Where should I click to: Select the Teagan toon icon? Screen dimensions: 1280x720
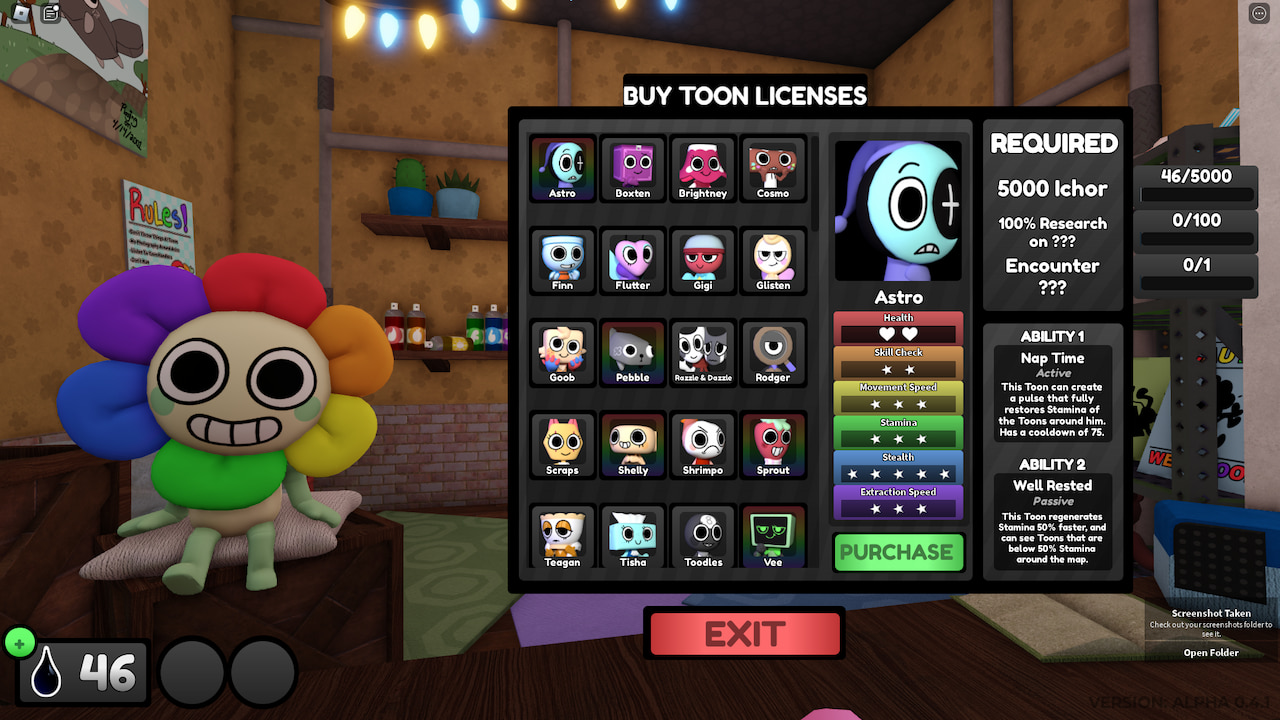click(562, 536)
